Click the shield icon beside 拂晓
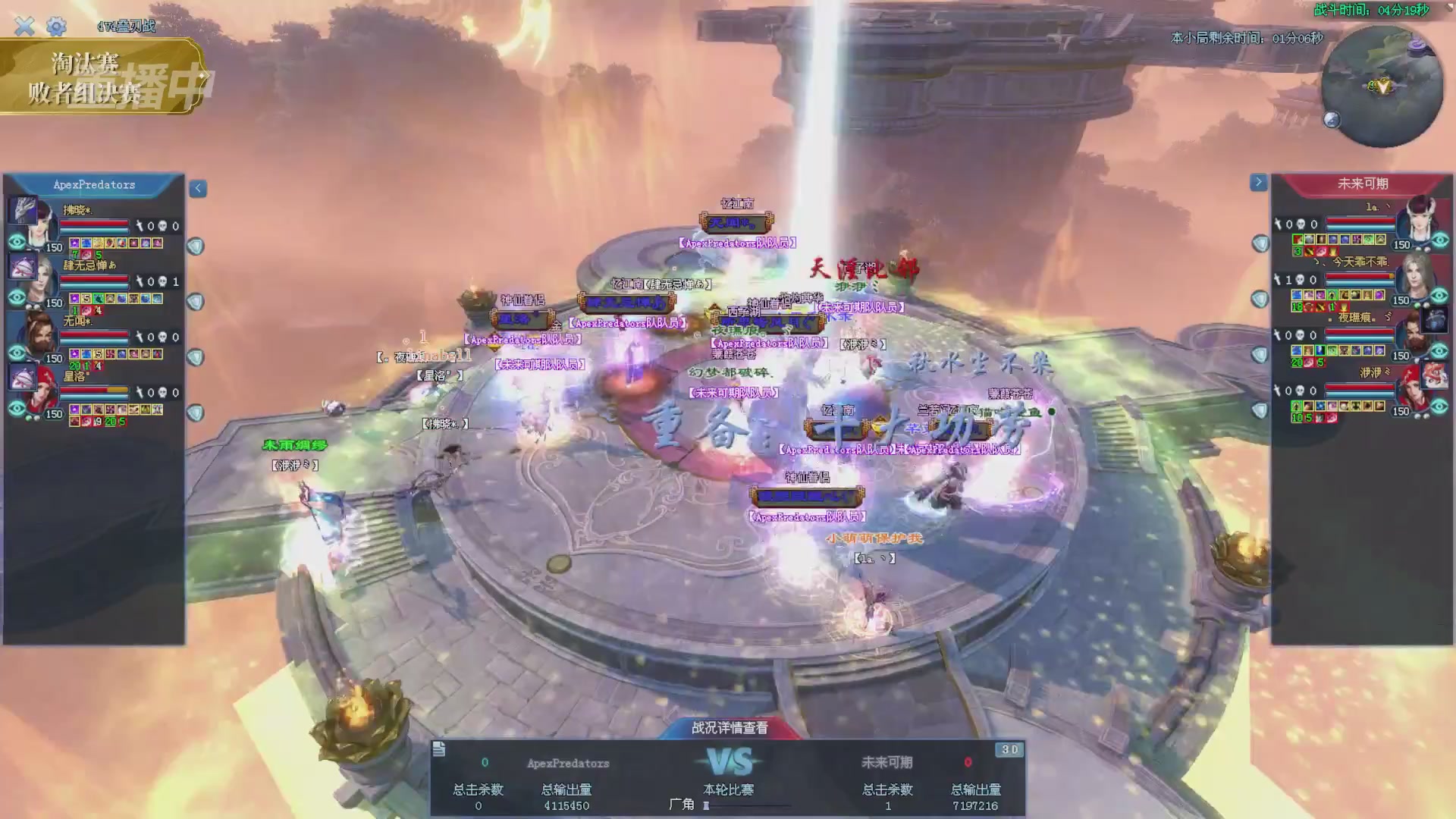 pos(196,246)
